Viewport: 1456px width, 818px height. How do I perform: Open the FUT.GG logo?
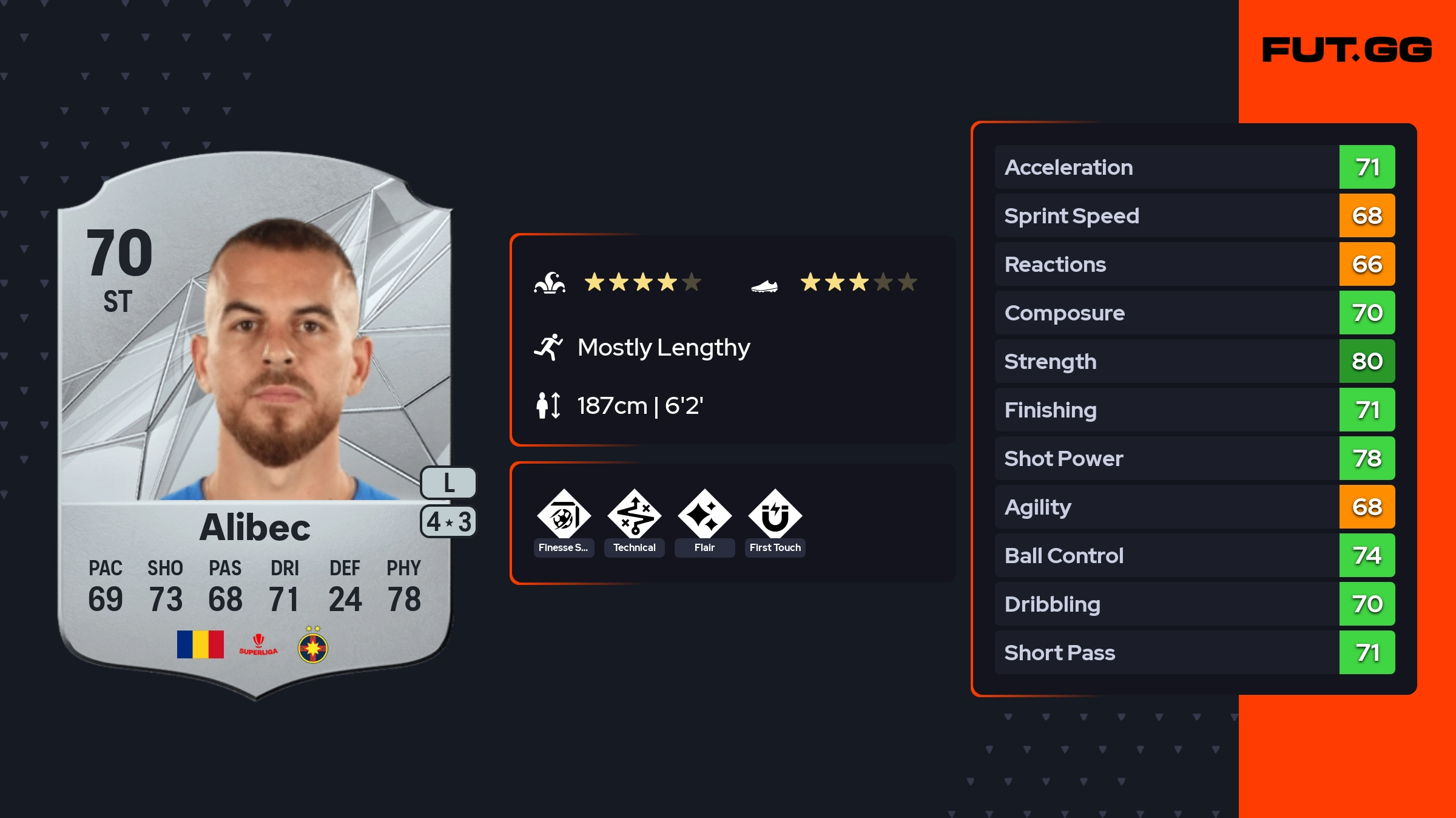(x=1347, y=50)
